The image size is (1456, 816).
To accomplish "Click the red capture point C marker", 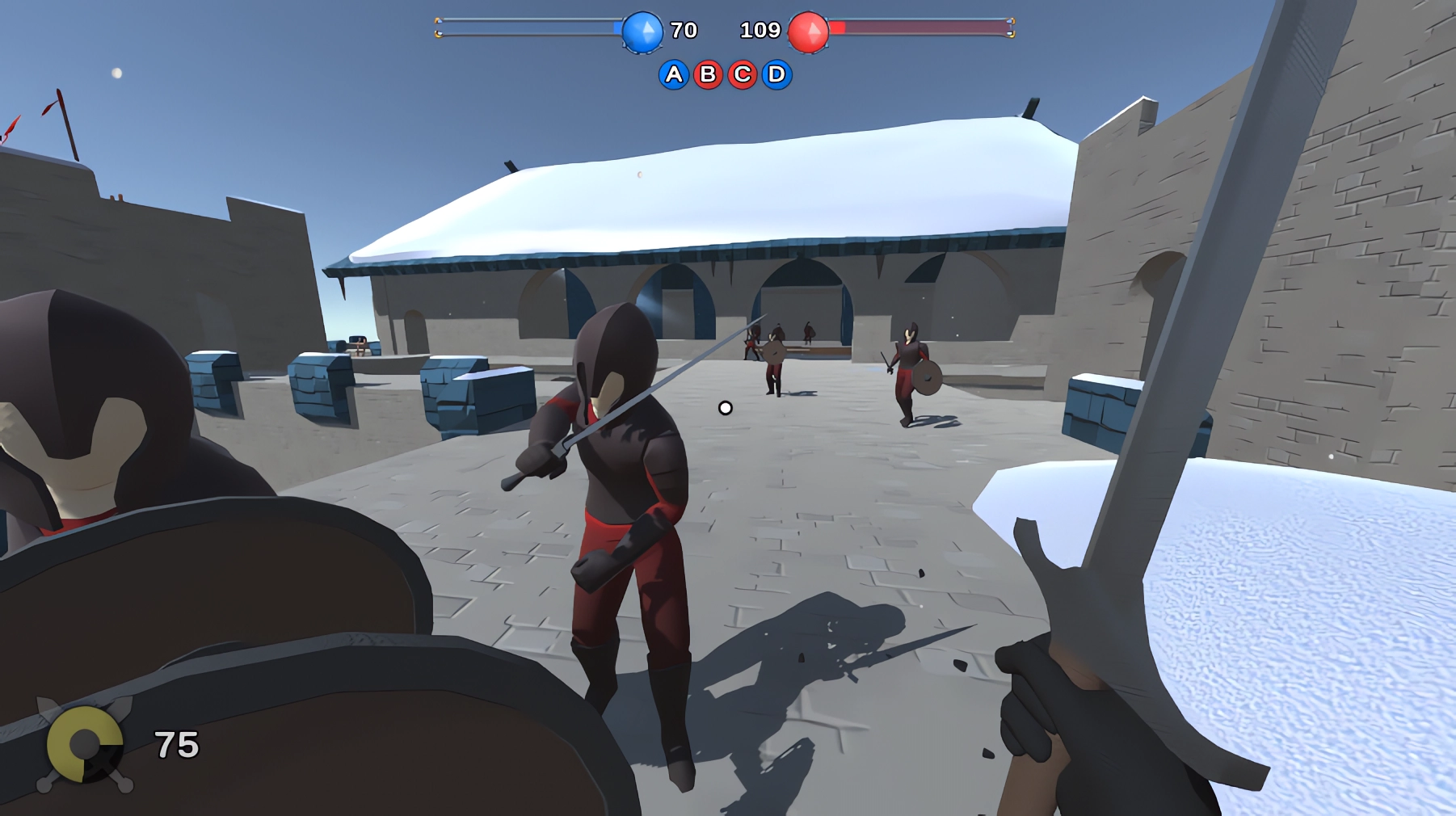I will (743, 74).
